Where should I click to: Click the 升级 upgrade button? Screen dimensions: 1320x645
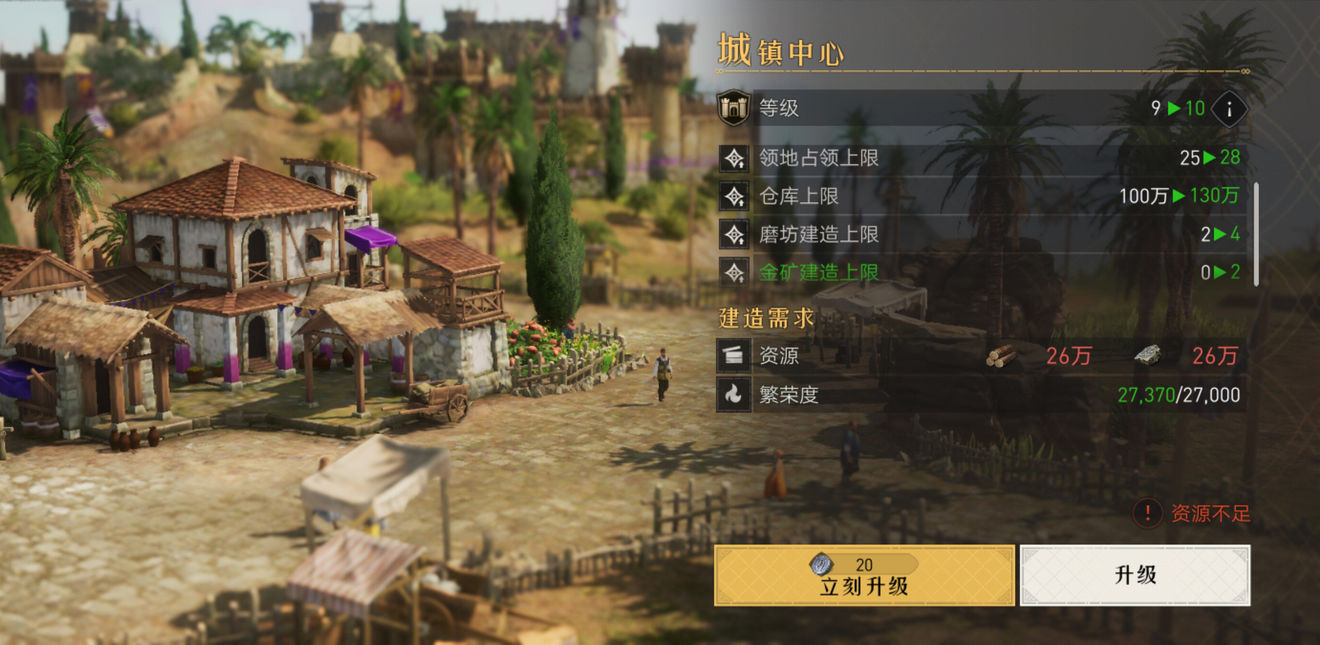pos(1135,575)
